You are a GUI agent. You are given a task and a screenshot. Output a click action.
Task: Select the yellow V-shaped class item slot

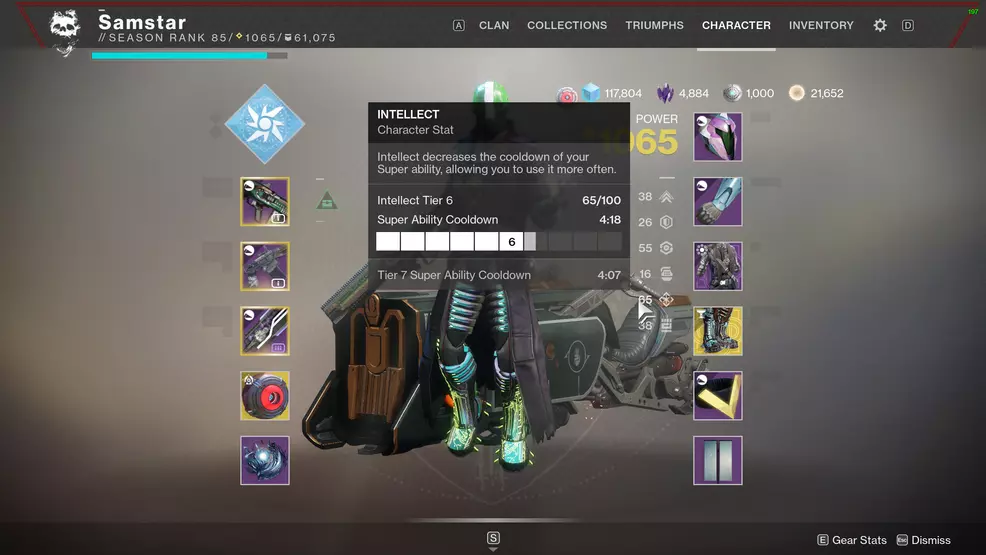point(718,396)
